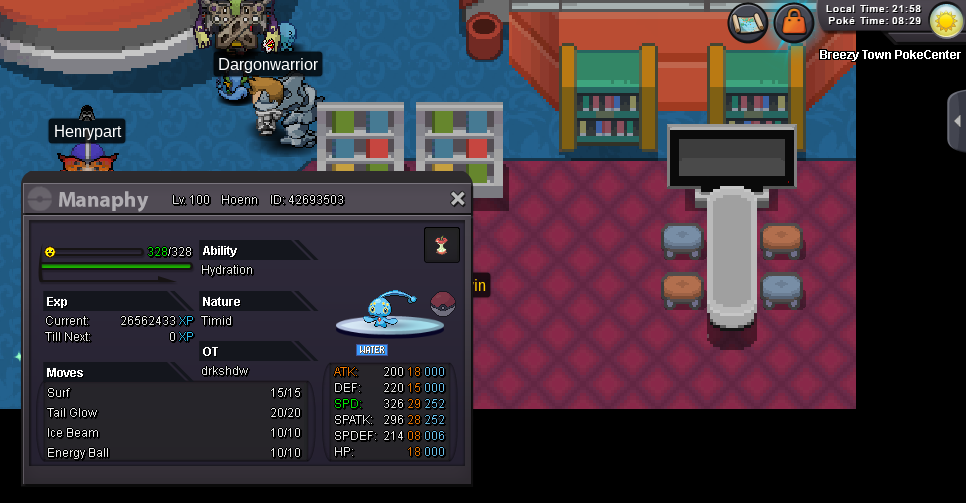Select the Surf move row
This screenshot has width=966, height=503.
click(175, 393)
